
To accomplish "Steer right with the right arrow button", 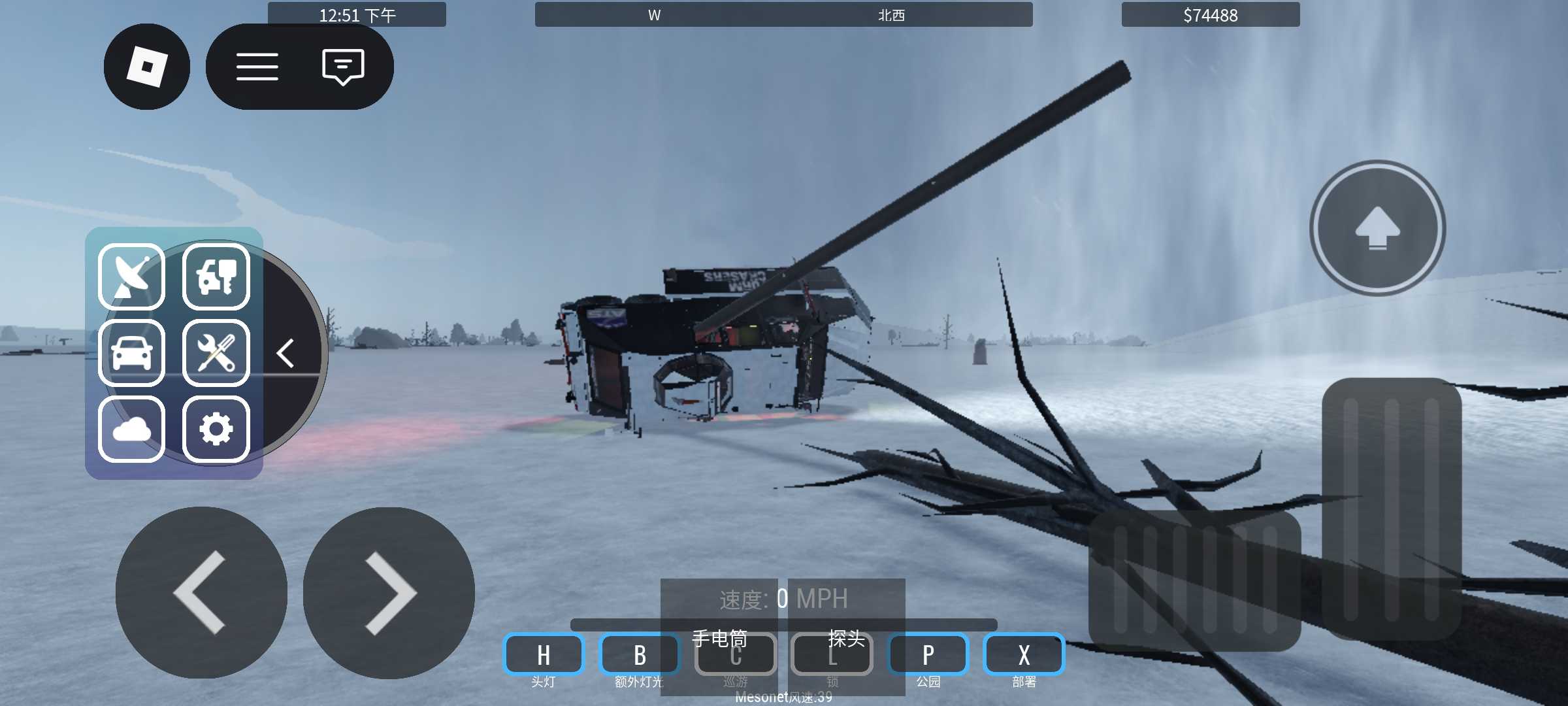I will point(389,592).
